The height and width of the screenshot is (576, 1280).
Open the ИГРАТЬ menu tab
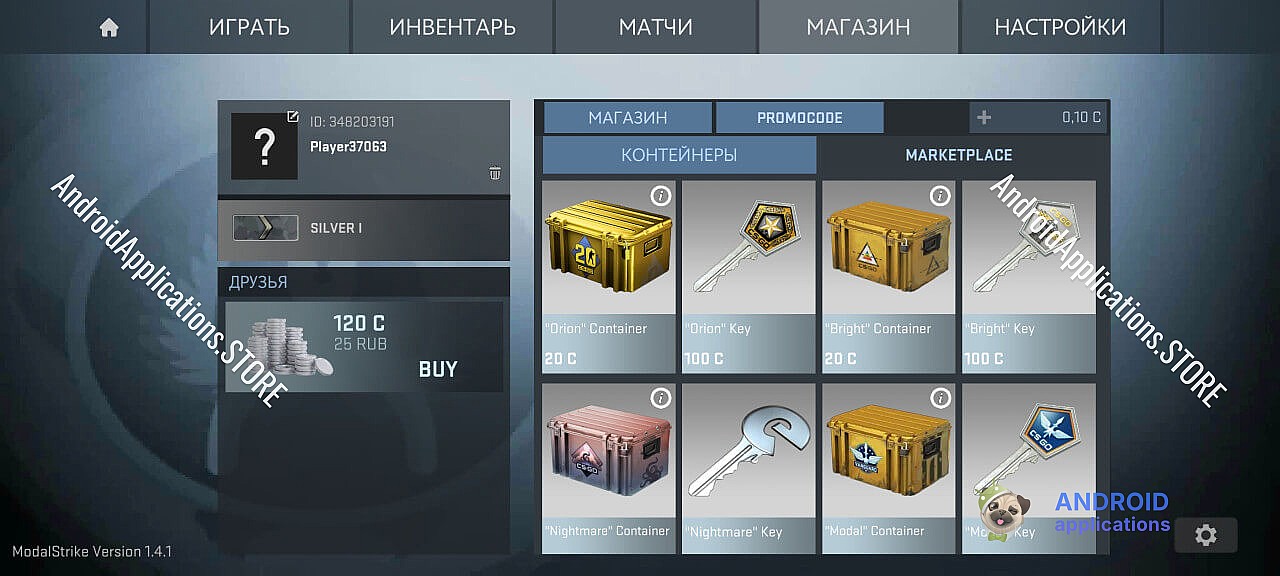pyautogui.click(x=249, y=28)
